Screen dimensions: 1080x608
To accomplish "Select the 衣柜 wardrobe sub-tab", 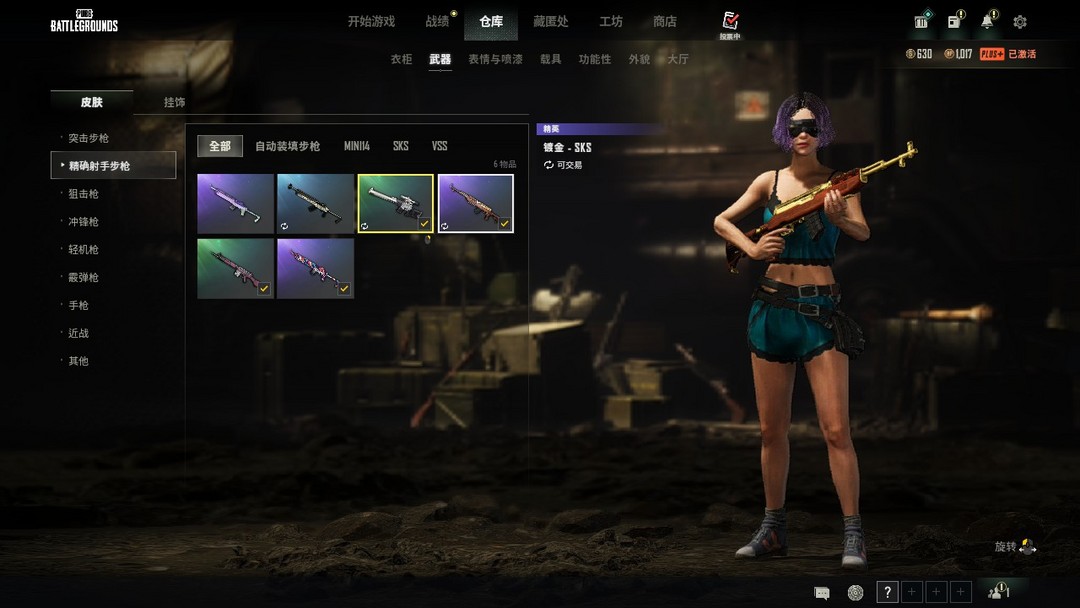I will 401,59.
